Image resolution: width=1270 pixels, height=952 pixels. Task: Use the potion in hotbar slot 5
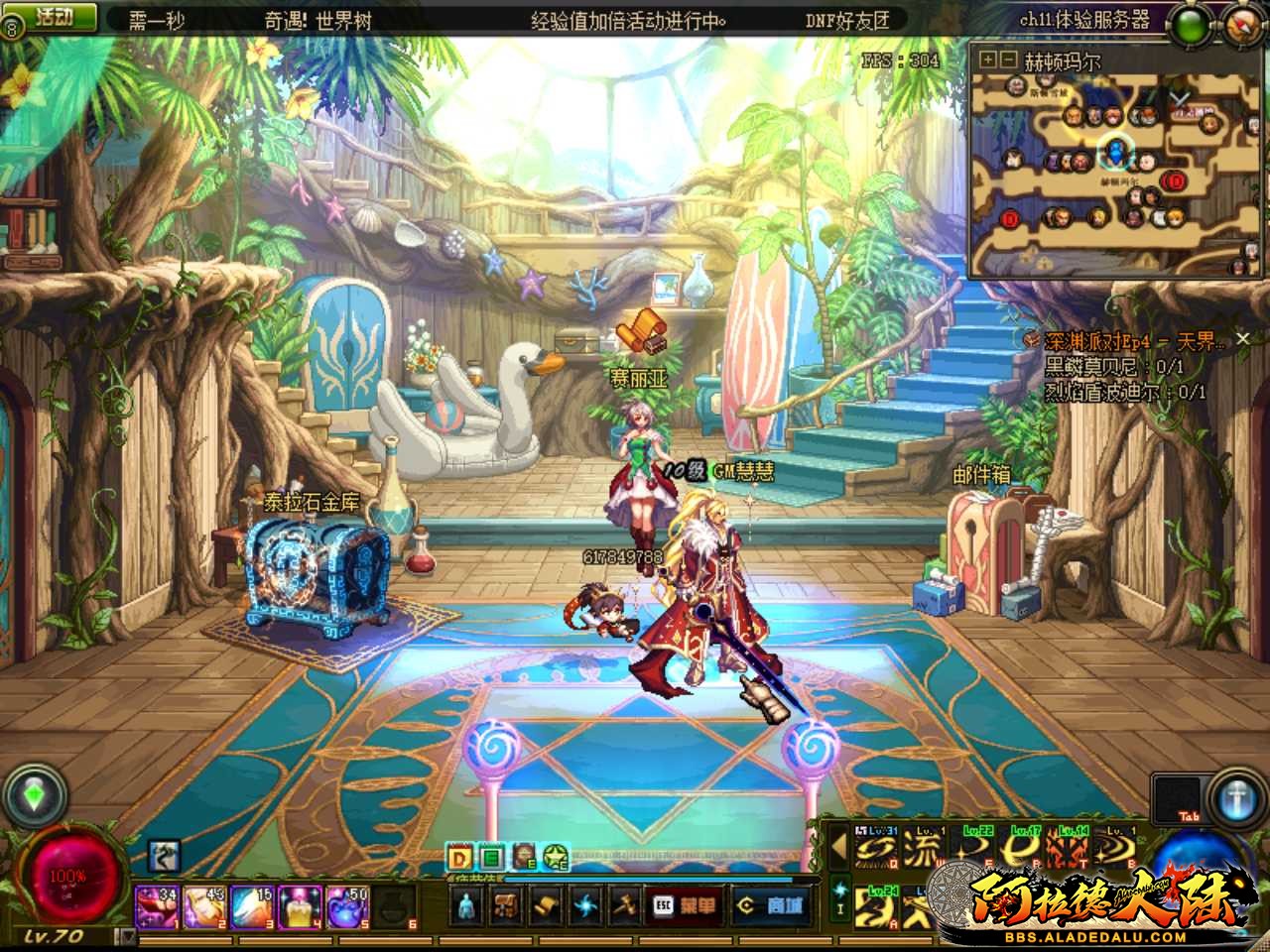[349, 905]
